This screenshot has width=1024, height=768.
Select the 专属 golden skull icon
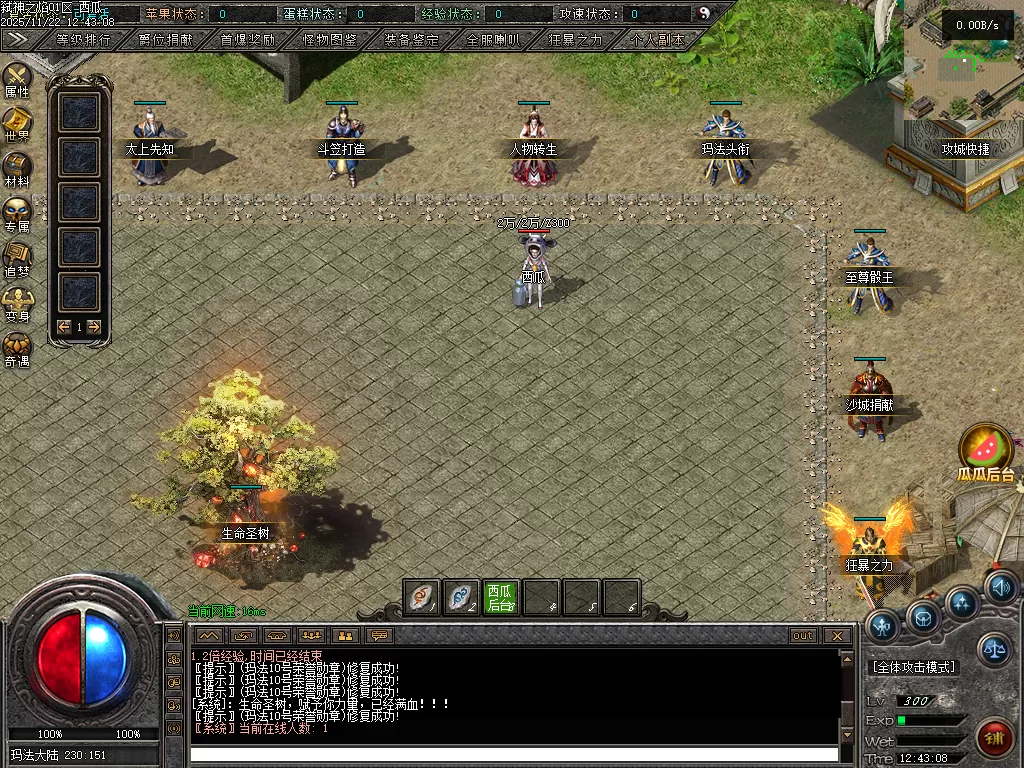click(17, 214)
